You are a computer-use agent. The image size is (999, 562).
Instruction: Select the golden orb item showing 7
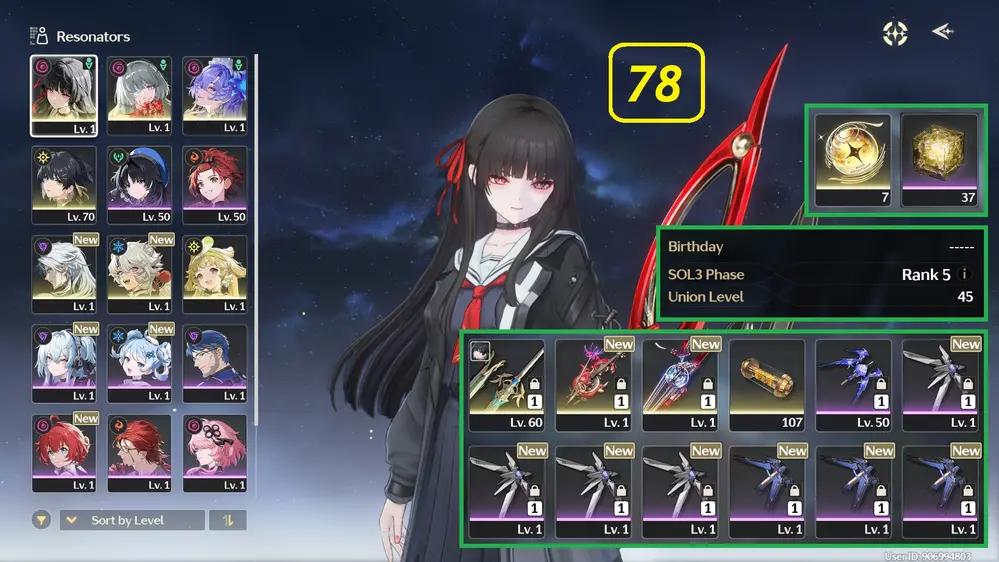click(x=851, y=159)
